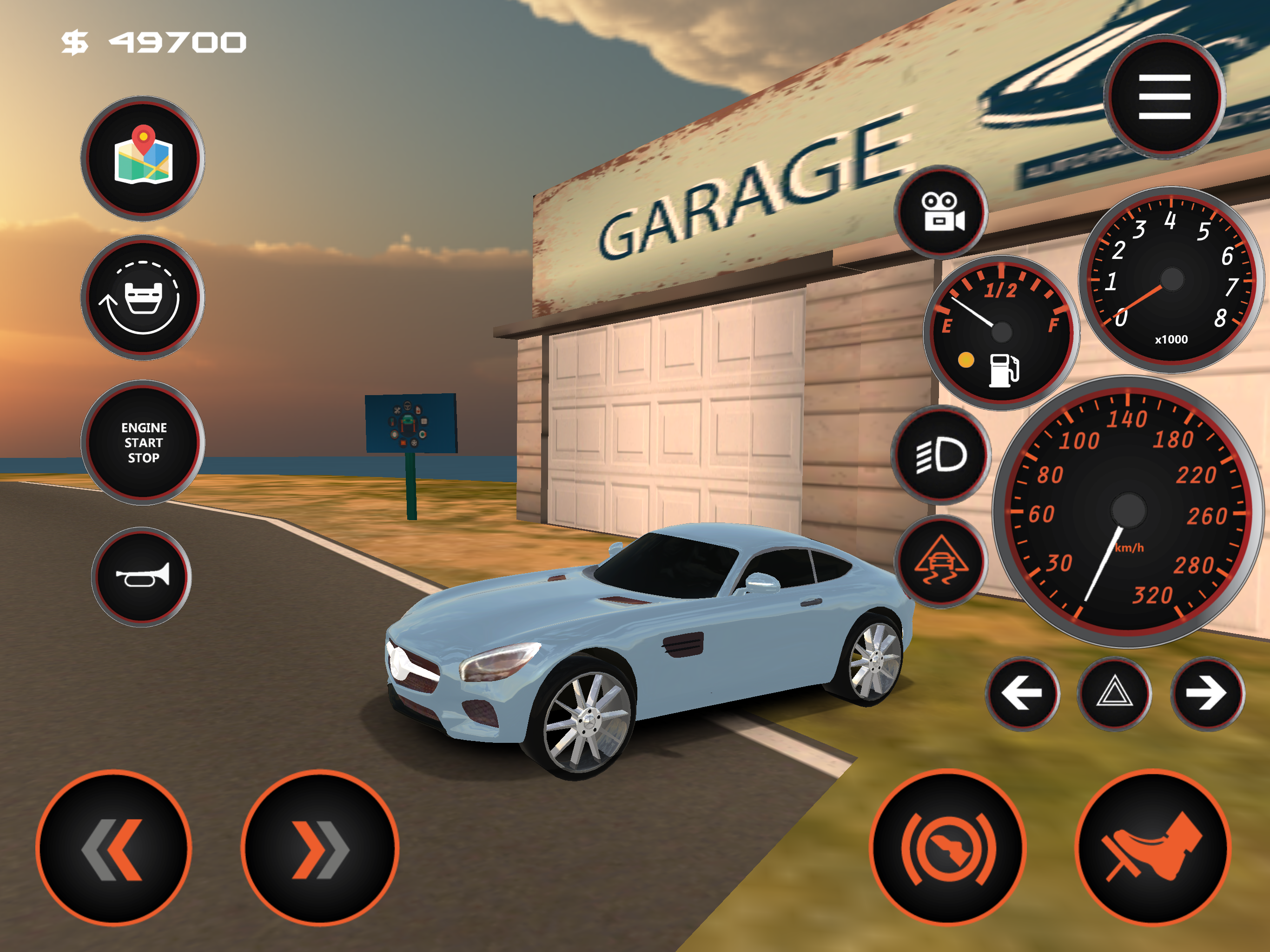Open the map with the location pin icon
The image size is (1270, 952).
pos(143,158)
